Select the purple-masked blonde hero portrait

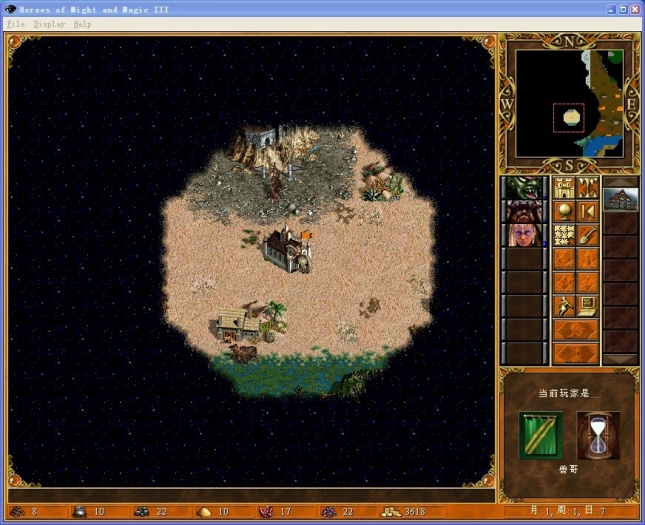pyautogui.click(x=522, y=235)
